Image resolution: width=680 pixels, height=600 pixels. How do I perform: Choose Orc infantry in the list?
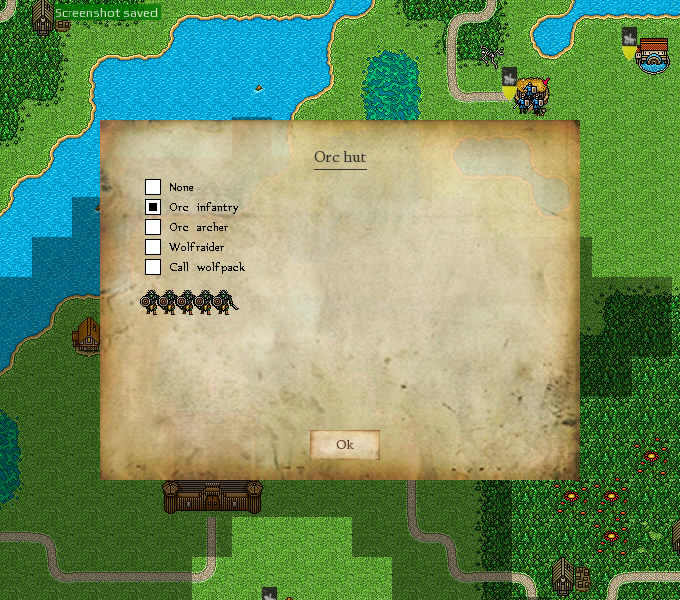click(153, 207)
